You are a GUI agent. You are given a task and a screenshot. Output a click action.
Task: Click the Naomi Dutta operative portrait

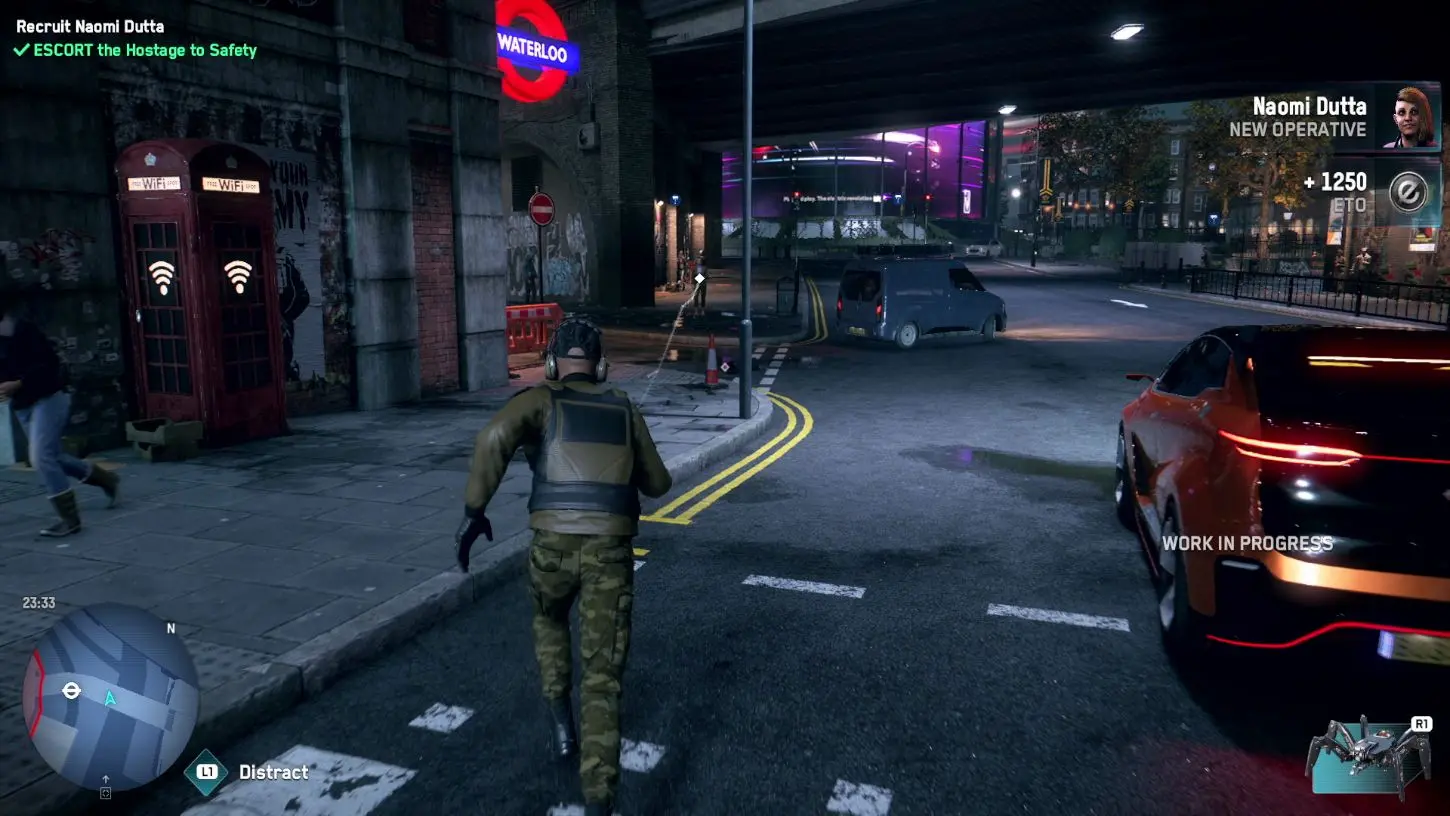tap(1408, 117)
